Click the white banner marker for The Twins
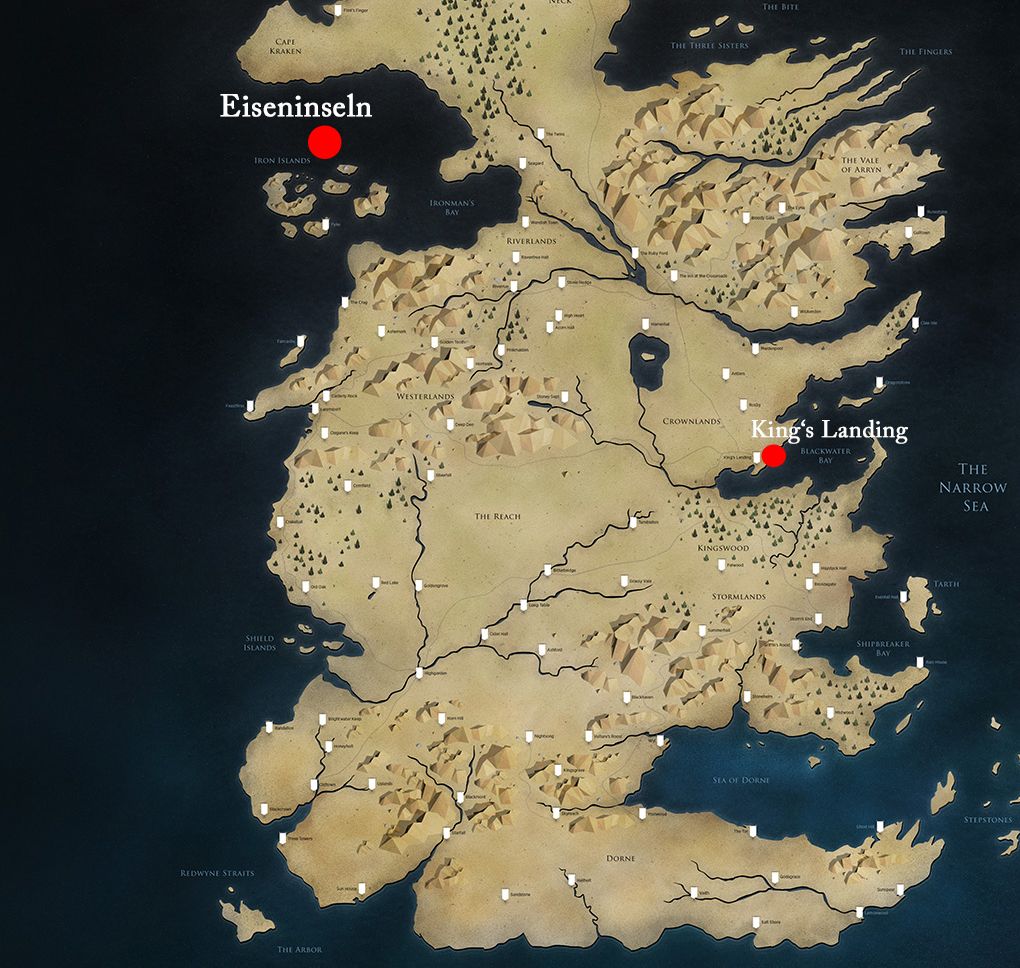 pos(539,133)
